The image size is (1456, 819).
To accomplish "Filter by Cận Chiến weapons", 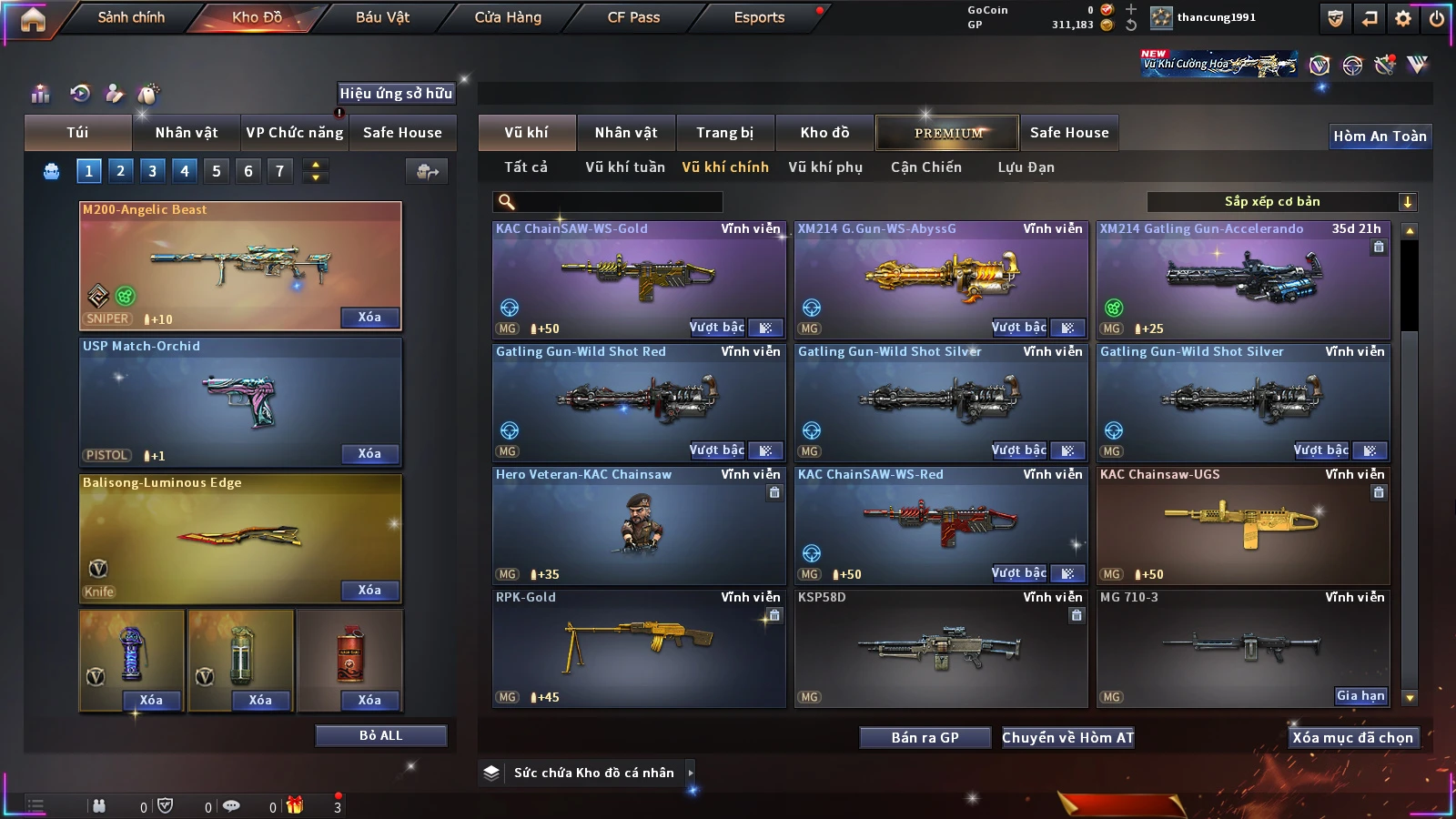I will pyautogui.click(x=925, y=167).
